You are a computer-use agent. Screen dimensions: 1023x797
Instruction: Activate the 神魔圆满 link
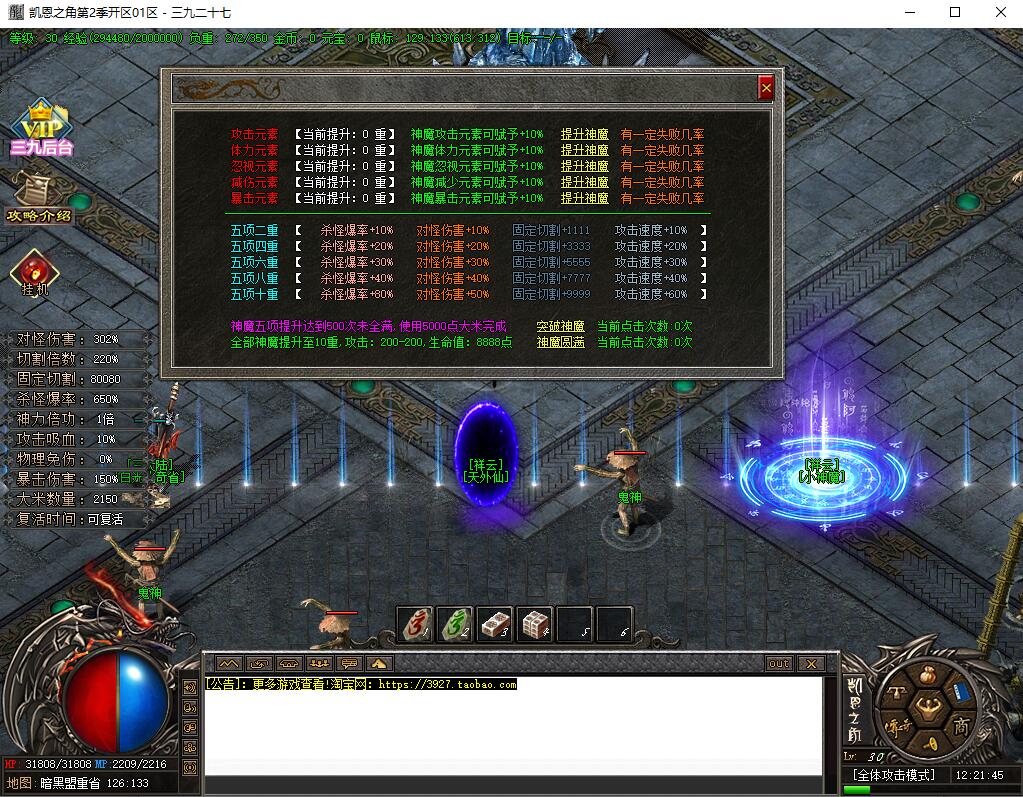(560, 342)
